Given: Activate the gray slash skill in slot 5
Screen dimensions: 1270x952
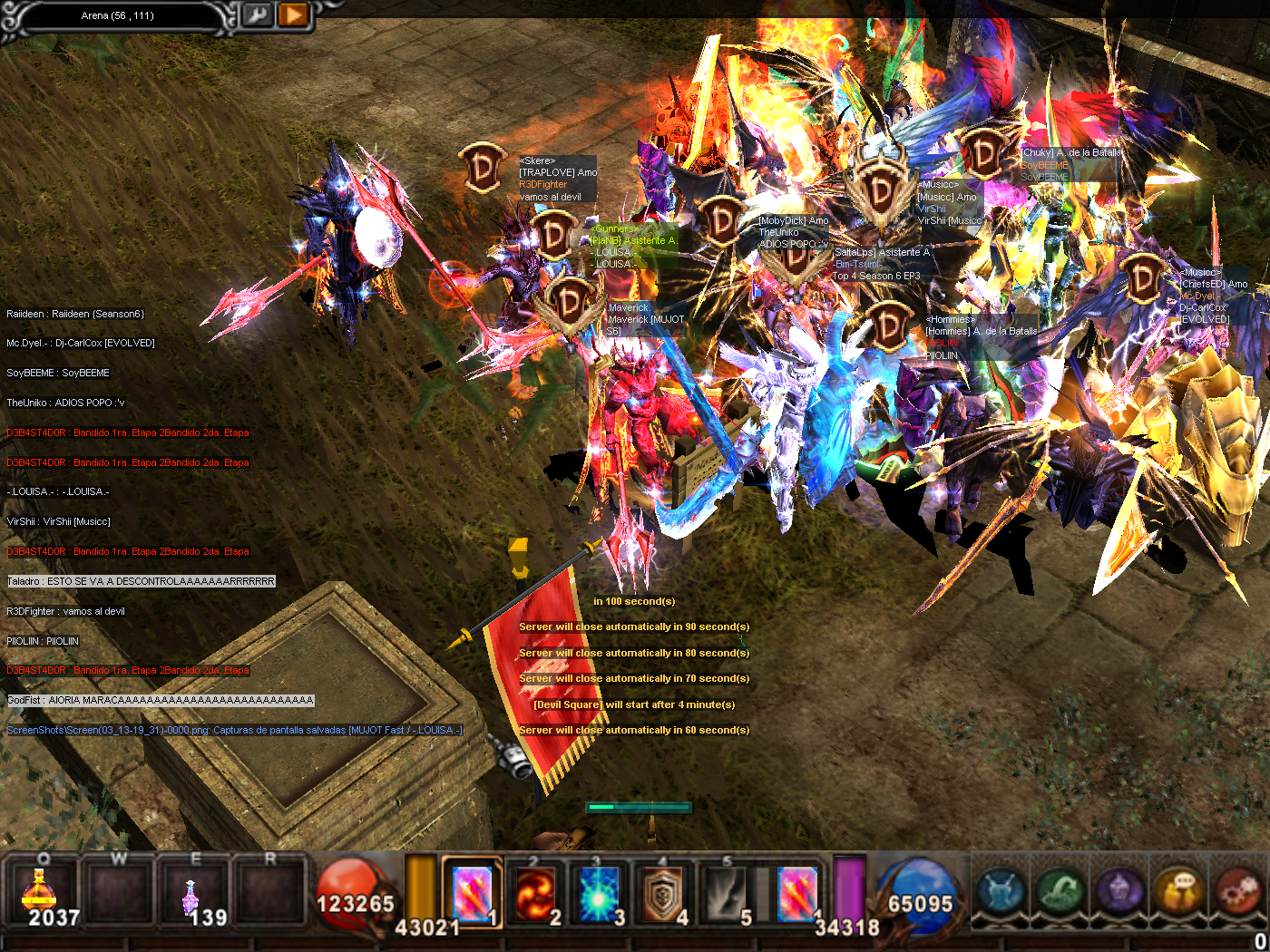Looking at the screenshot, I should (727, 894).
